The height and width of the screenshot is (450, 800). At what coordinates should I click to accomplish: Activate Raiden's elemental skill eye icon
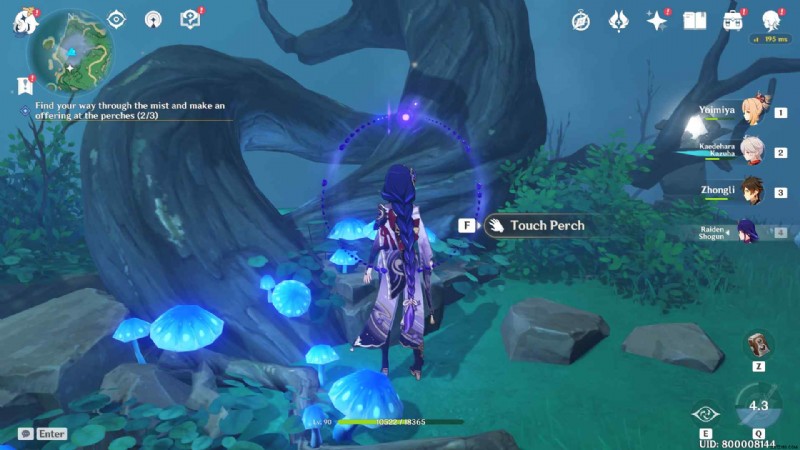(702, 412)
